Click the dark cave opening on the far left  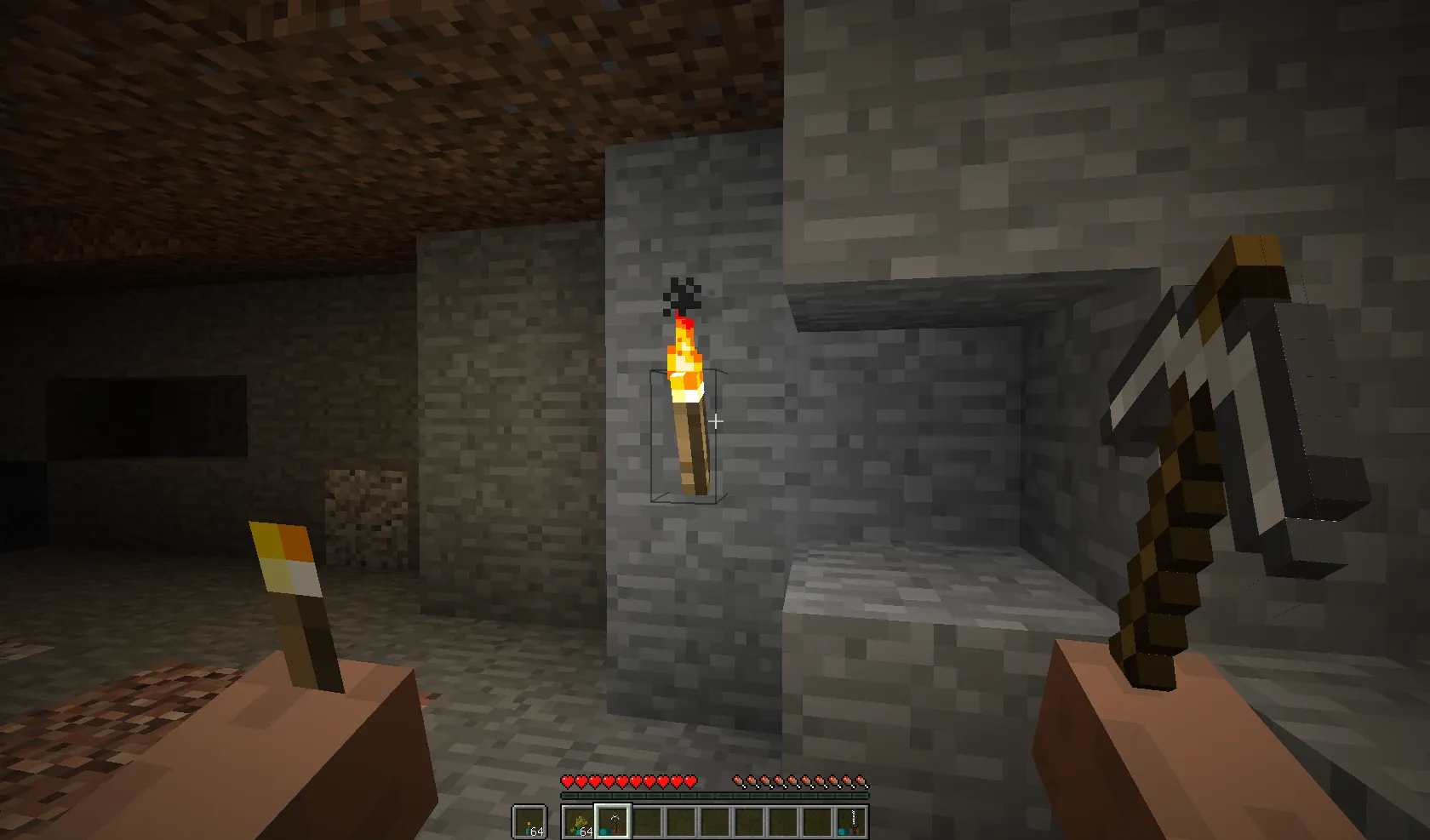(145, 417)
